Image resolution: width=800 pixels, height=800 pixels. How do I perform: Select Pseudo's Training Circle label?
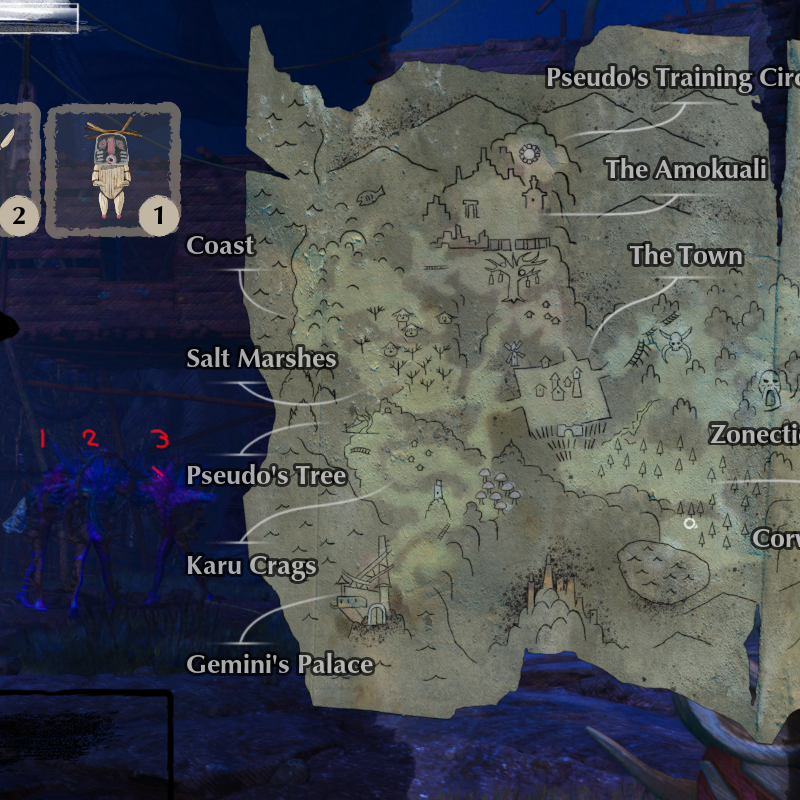[668, 79]
